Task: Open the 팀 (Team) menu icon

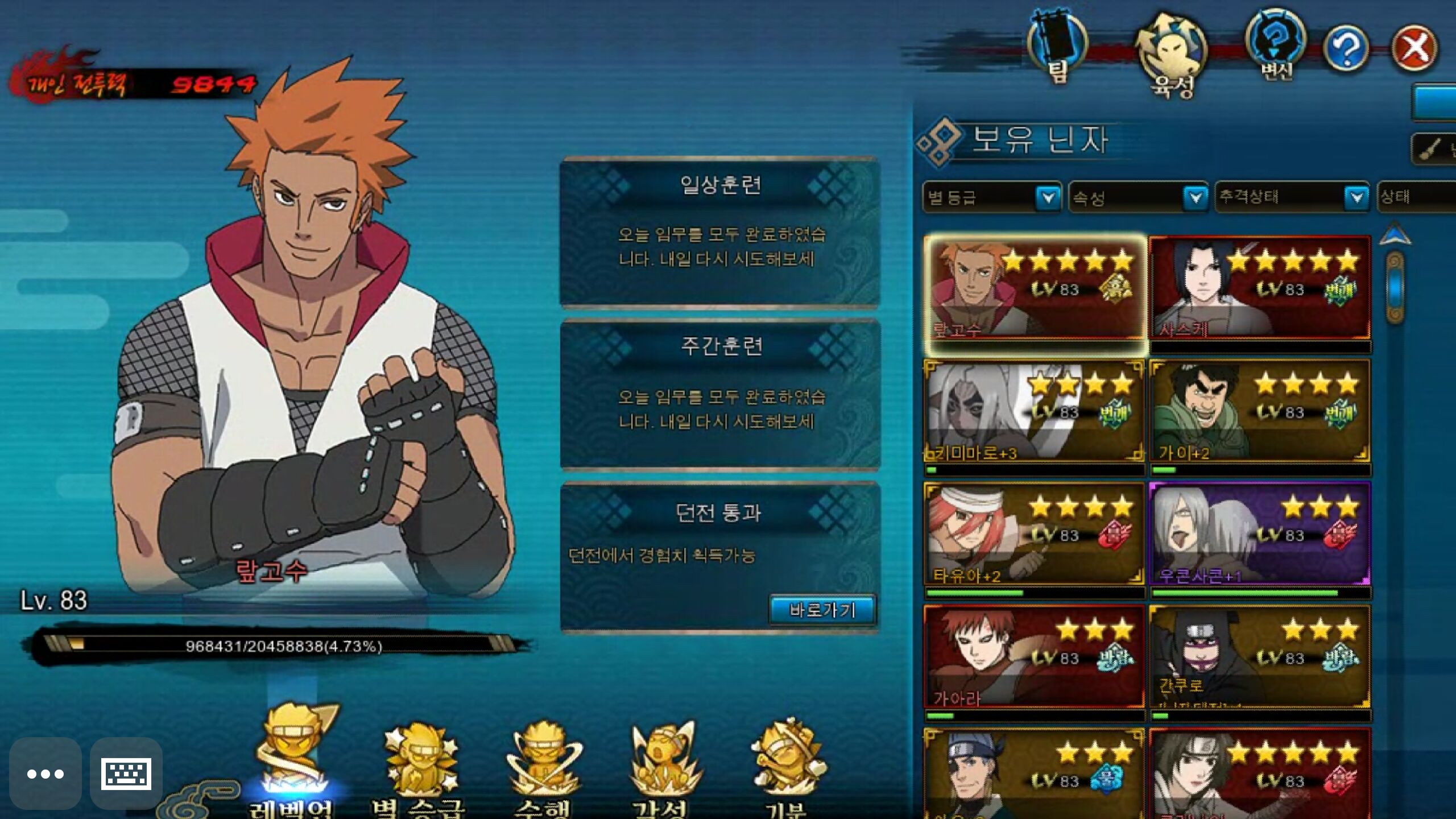Action: [x=1057, y=47]
